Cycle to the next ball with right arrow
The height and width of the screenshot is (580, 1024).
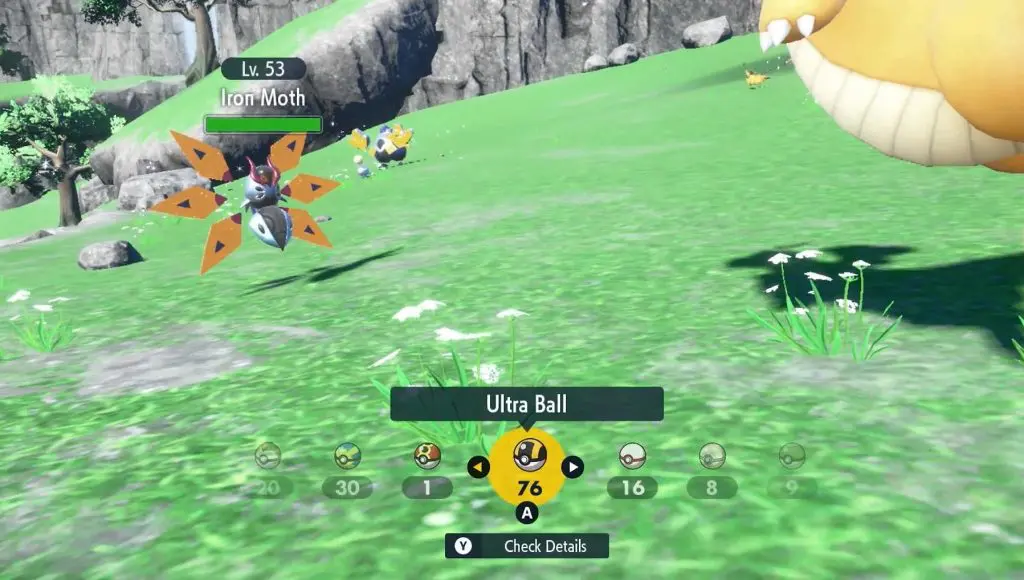[x=572, y=466]
